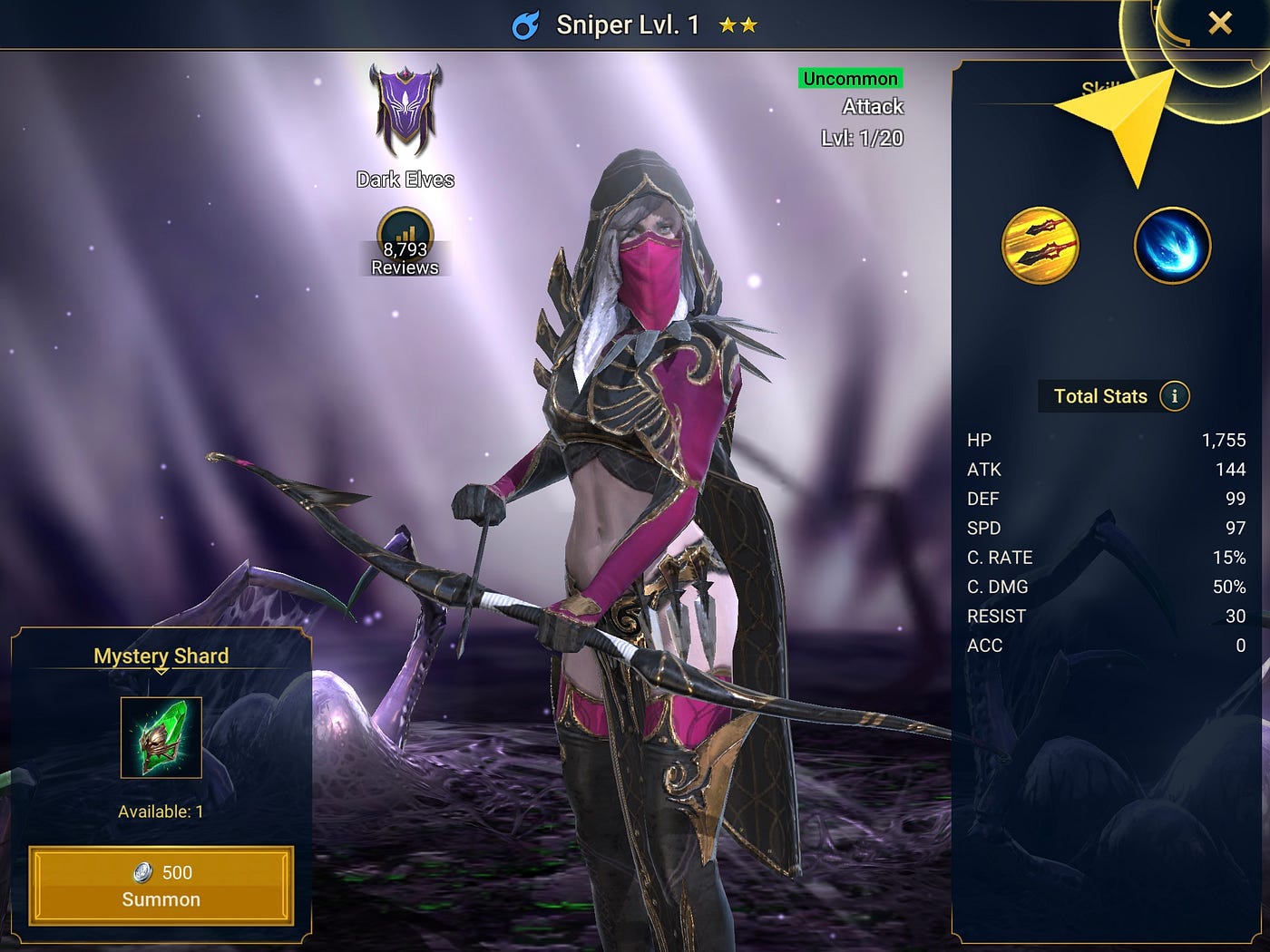
Task: Open the 8,793 Reviews badge
Action: 405,241
